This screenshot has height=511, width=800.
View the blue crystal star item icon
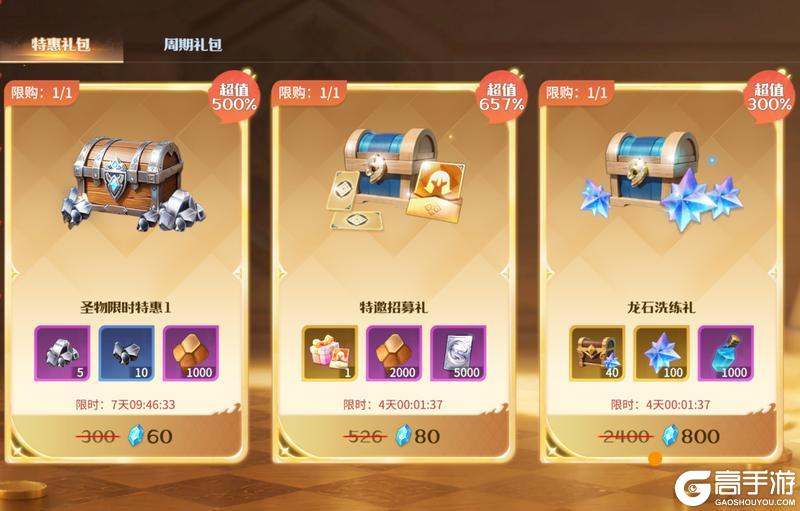coord(661,353)
